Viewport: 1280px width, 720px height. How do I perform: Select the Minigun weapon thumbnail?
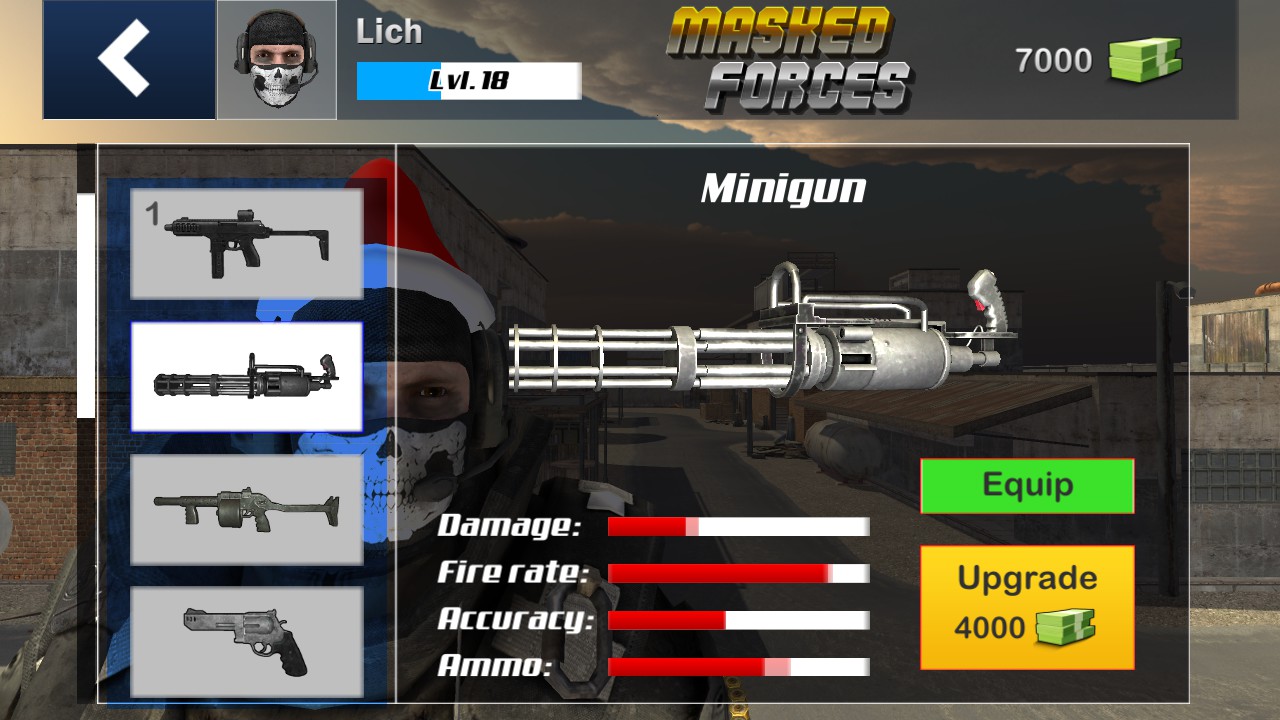[247, 377]
